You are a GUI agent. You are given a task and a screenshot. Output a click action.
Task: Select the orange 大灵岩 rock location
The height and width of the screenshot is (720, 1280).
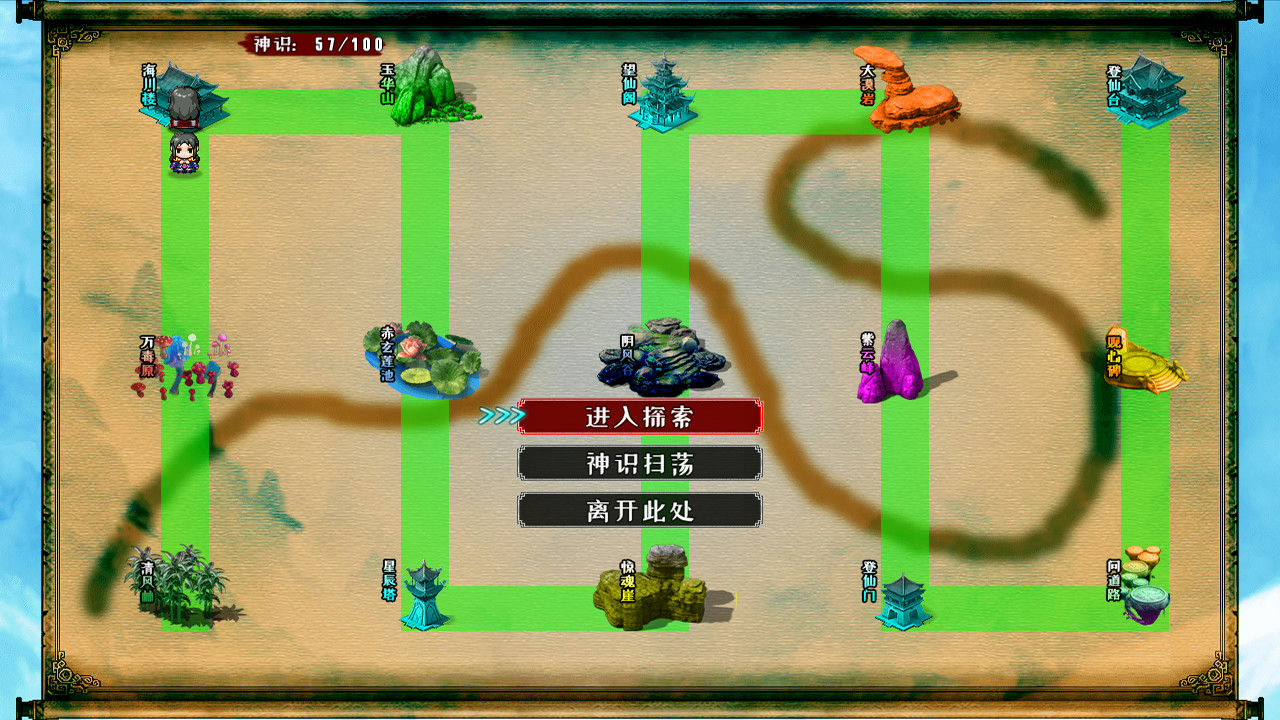pyautogui.click(x=908, y=92)
